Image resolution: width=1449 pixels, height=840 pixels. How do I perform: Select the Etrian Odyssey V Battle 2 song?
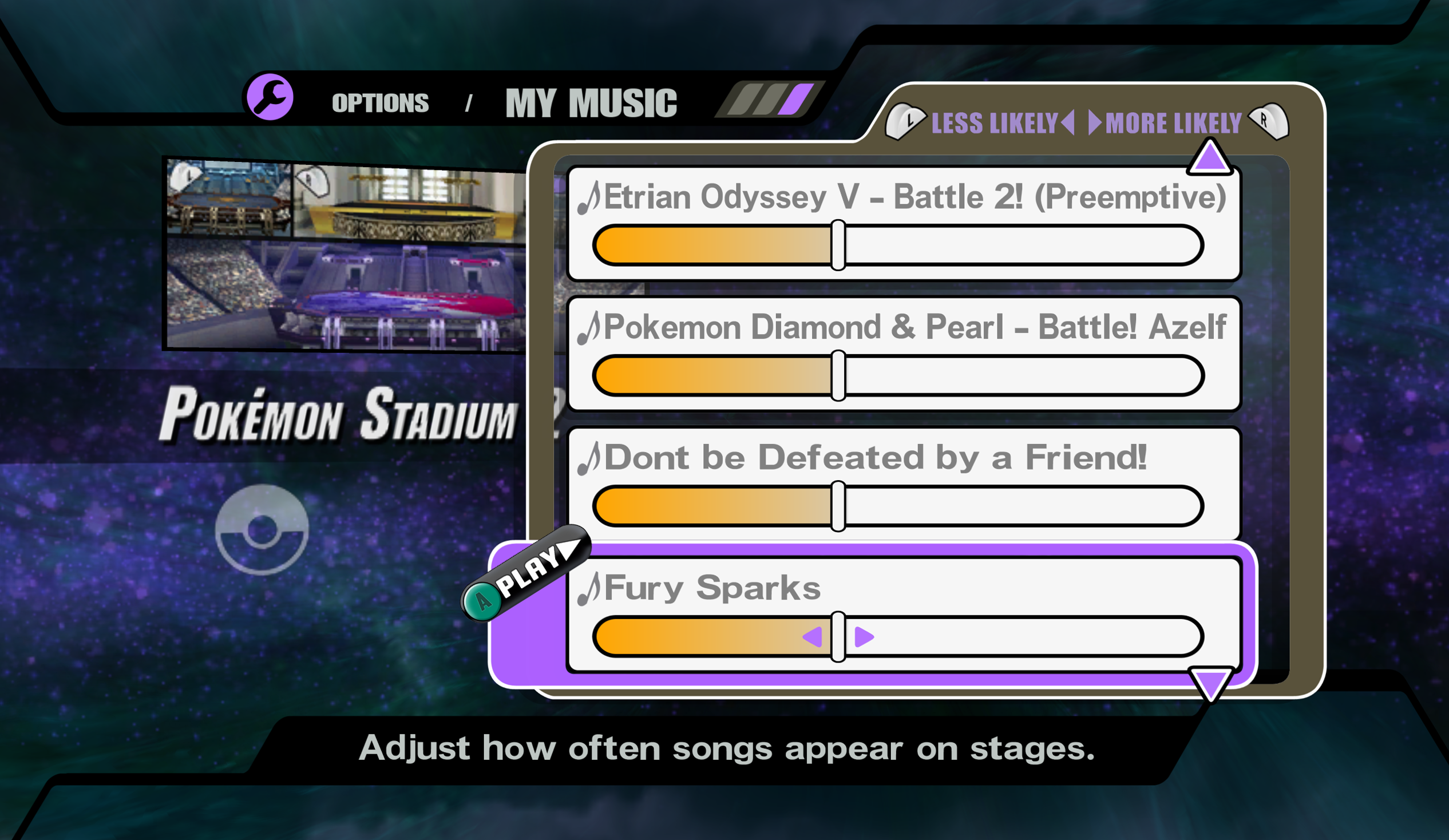click(x=914, y=197)
